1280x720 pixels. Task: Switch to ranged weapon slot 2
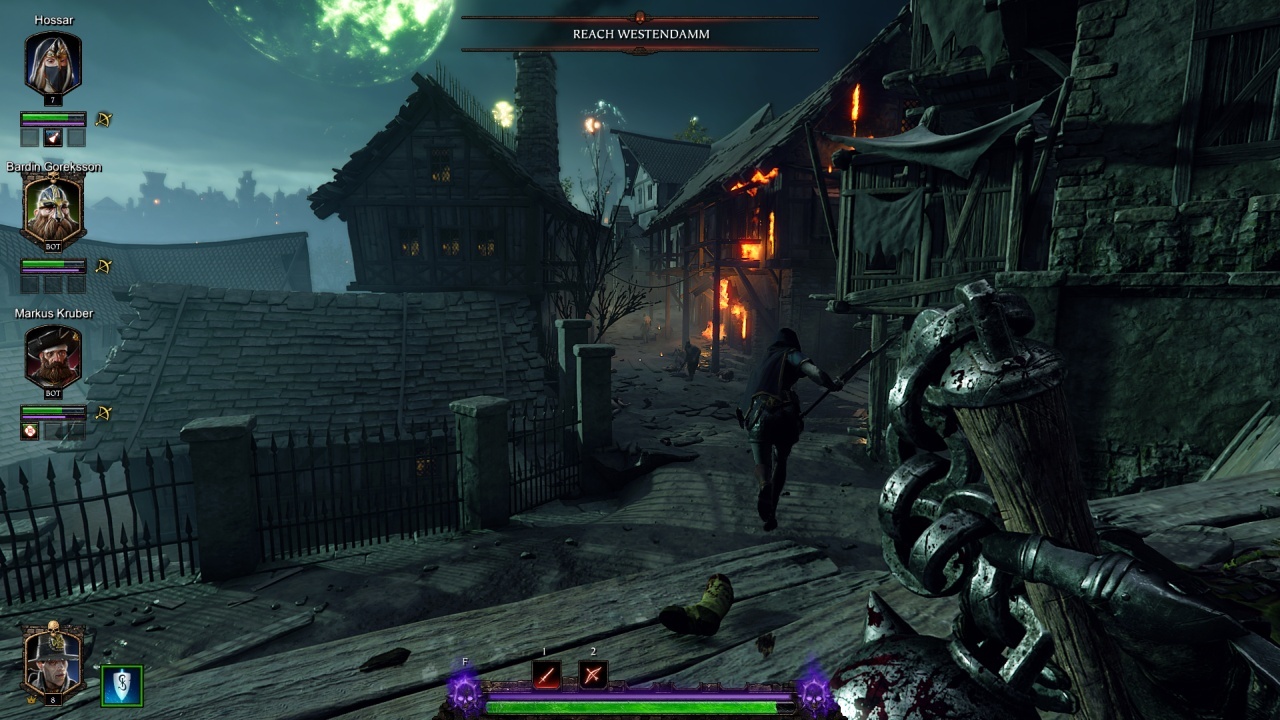(x=593, y=675)
